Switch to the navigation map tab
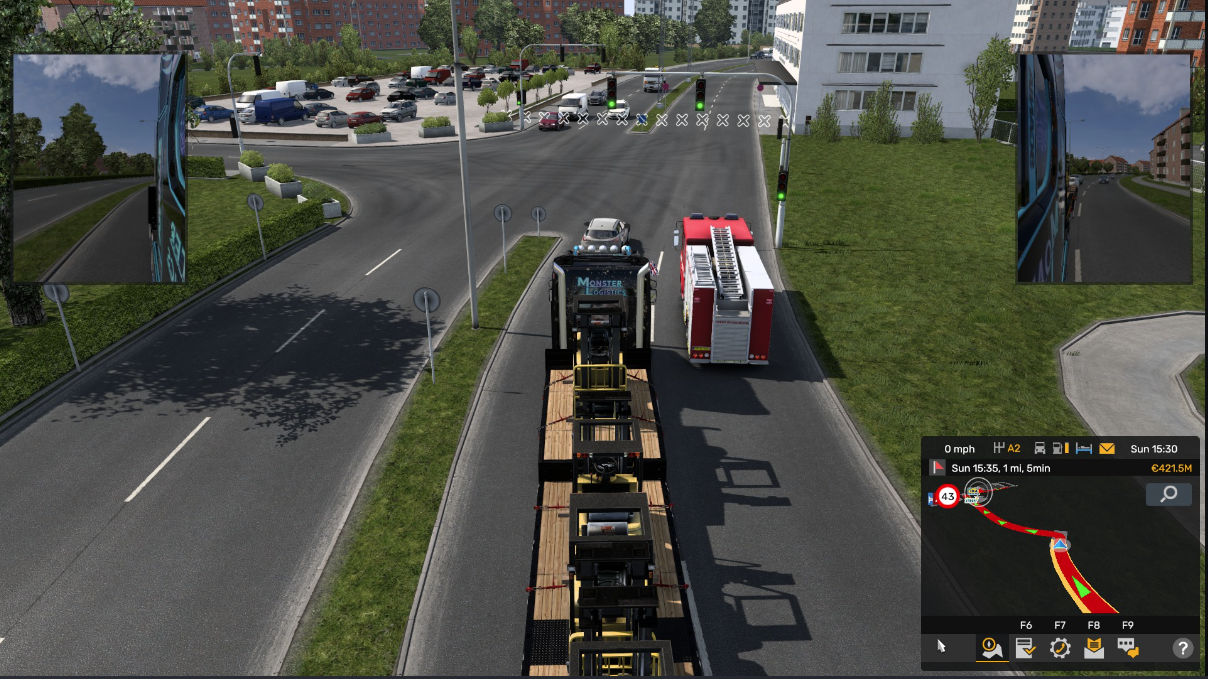The width and height of the screenshot is (1208, 679). pyautogui.click(x=992, y=648)
